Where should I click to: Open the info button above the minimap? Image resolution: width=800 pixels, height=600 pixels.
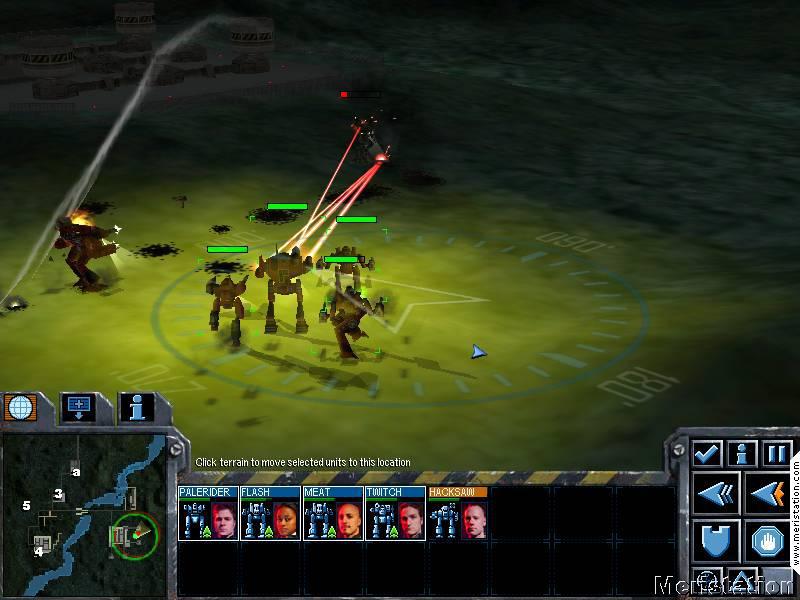(x=136, y=406)
